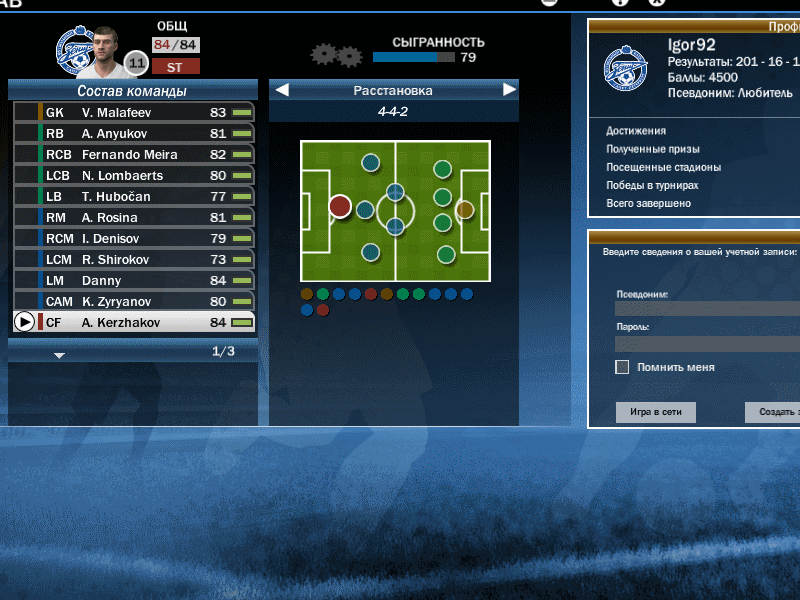
Task: Click the Псевдоним input field
Action: [707, 309]
